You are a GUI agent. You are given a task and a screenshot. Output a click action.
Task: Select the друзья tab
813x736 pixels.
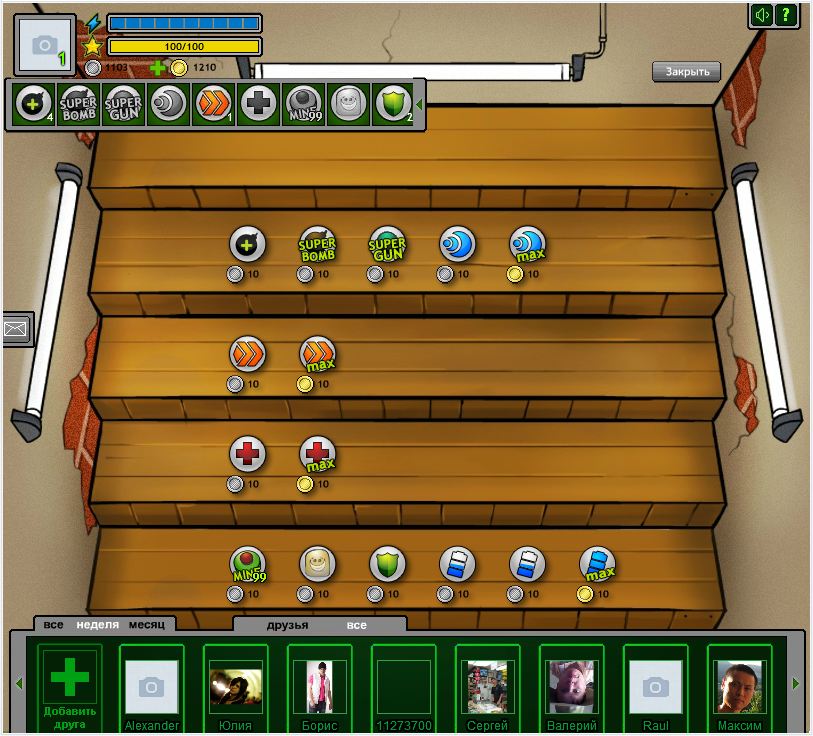(x=287, y=625)
